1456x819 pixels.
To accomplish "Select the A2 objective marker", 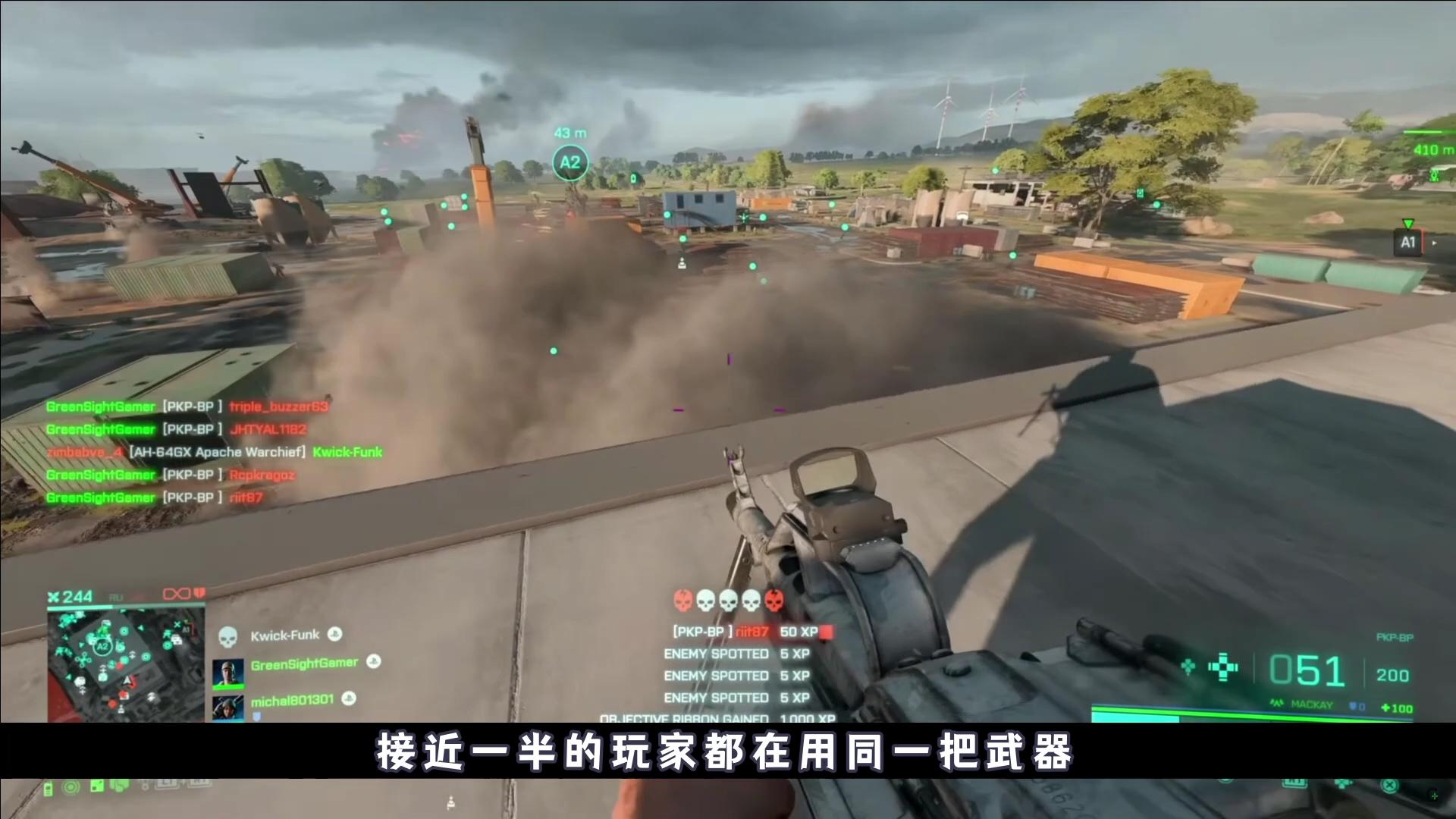I will click(569, 161).
